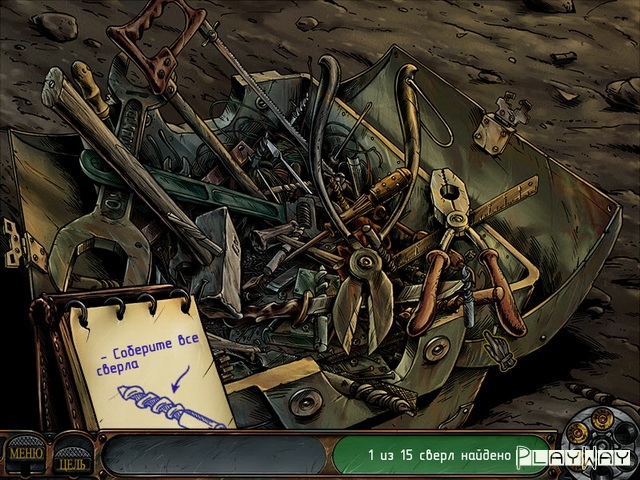Screen dimensions: 640x480
Task: Show the objective with ЦЕЛЬ button
Action: point(72,459)
